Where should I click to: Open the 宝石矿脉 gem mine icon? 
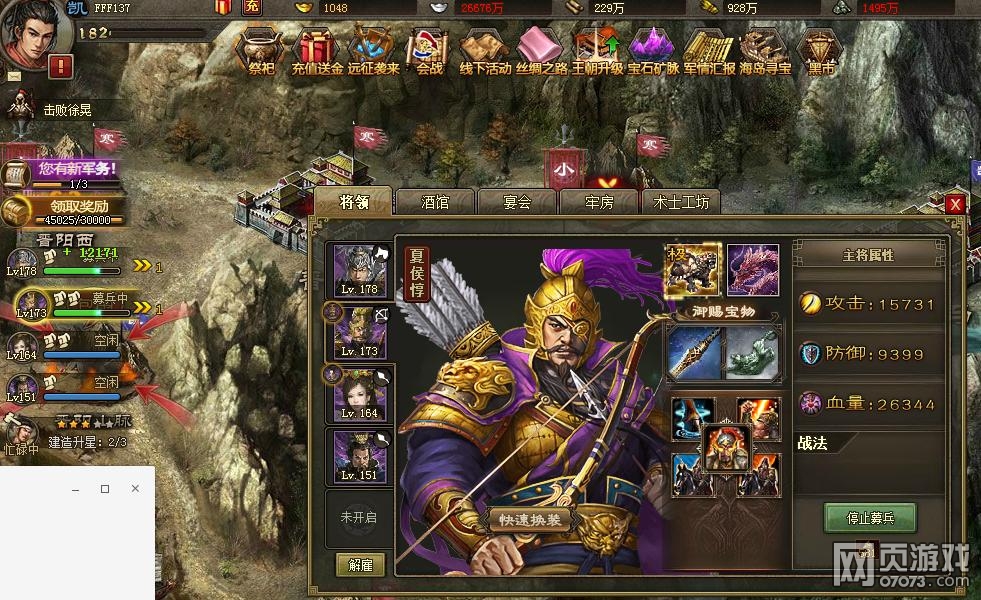tap(653, 50)
